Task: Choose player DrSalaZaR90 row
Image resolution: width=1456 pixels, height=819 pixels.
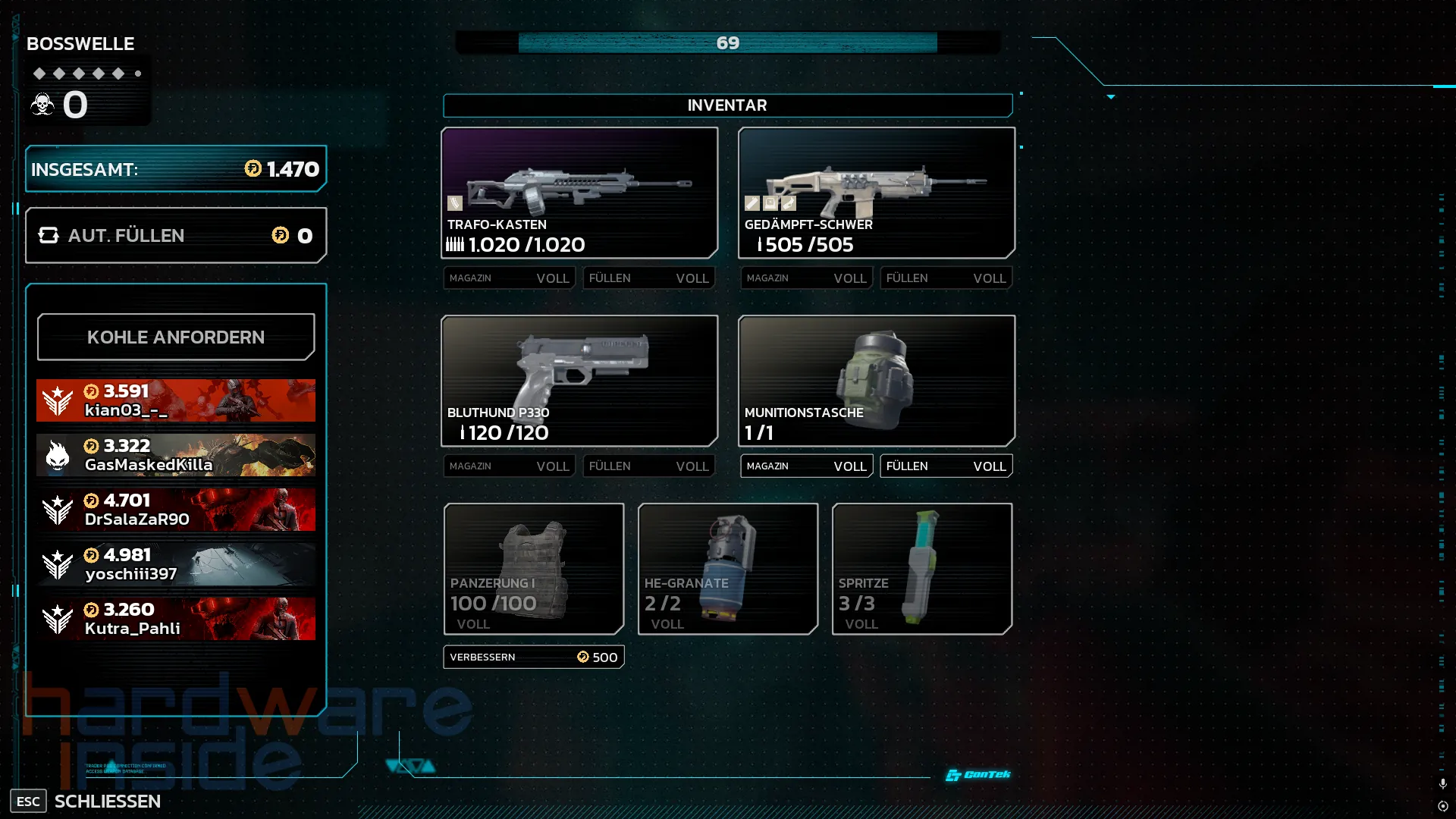Action: [x=175, y=510]
